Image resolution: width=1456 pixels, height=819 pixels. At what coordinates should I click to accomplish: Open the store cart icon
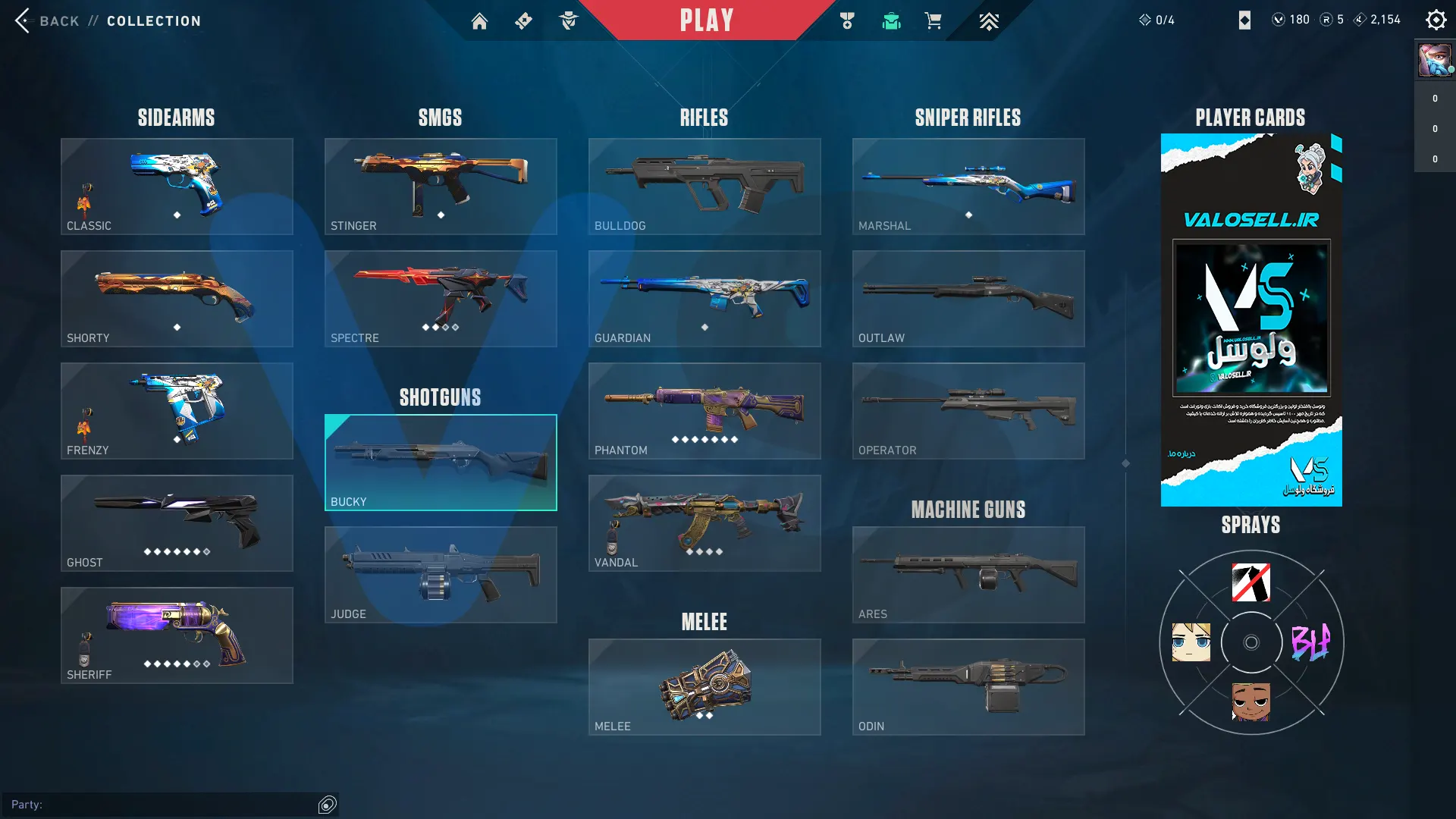pos(933,21)
